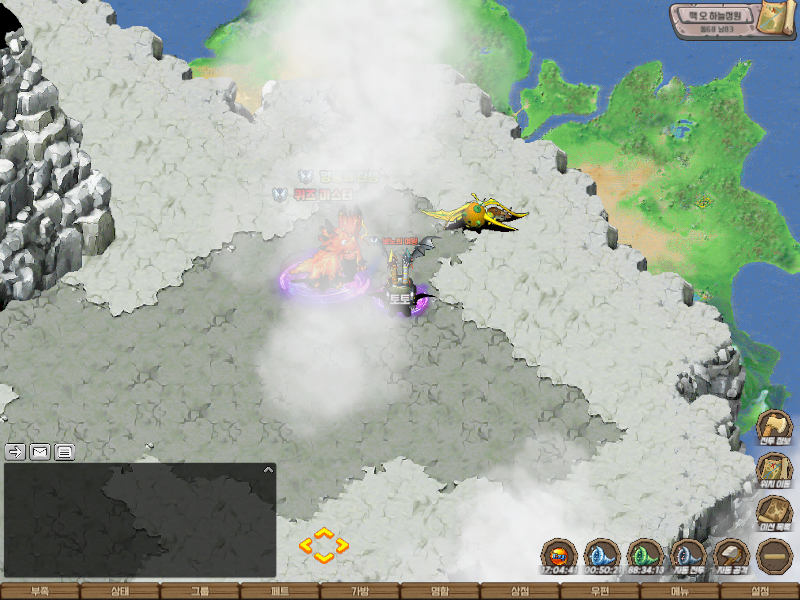Viewport: 800px width, 600px height.
Task: Collapse the side icons with the minus button
Action: pyautogui.click(x=775, y=556)
